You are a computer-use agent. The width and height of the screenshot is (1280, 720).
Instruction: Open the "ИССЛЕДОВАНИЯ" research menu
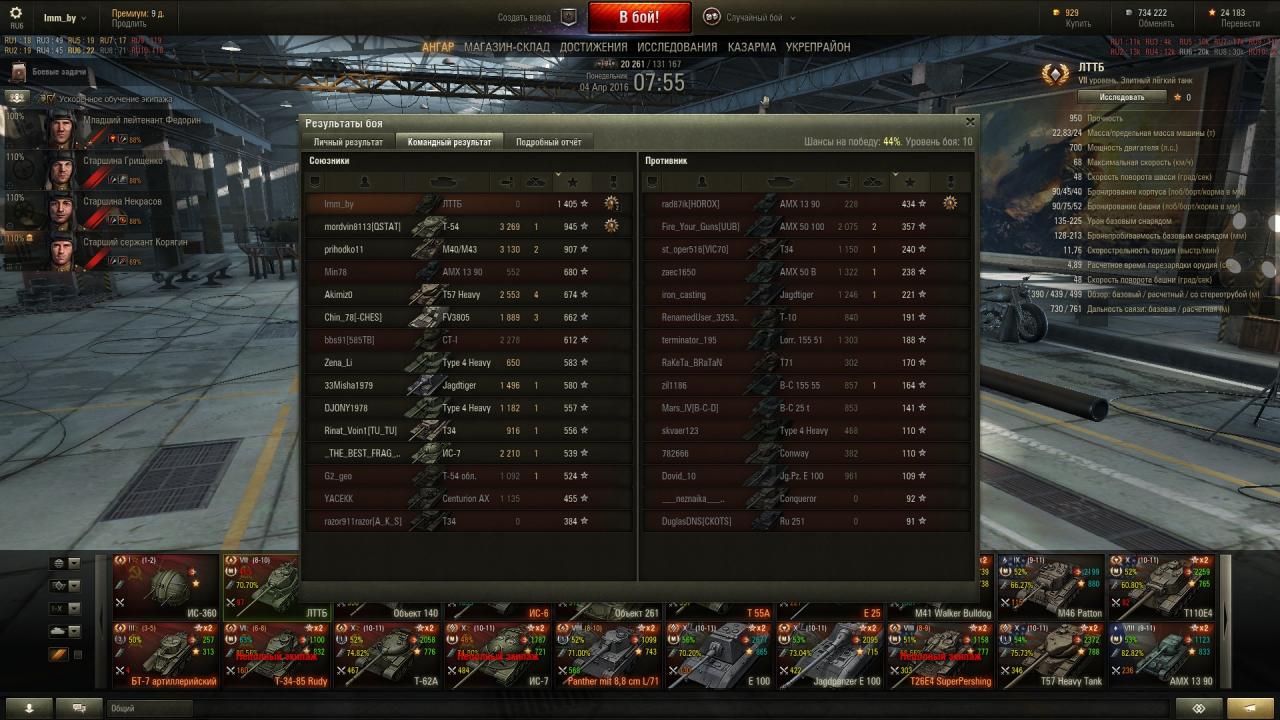point(677,47)
